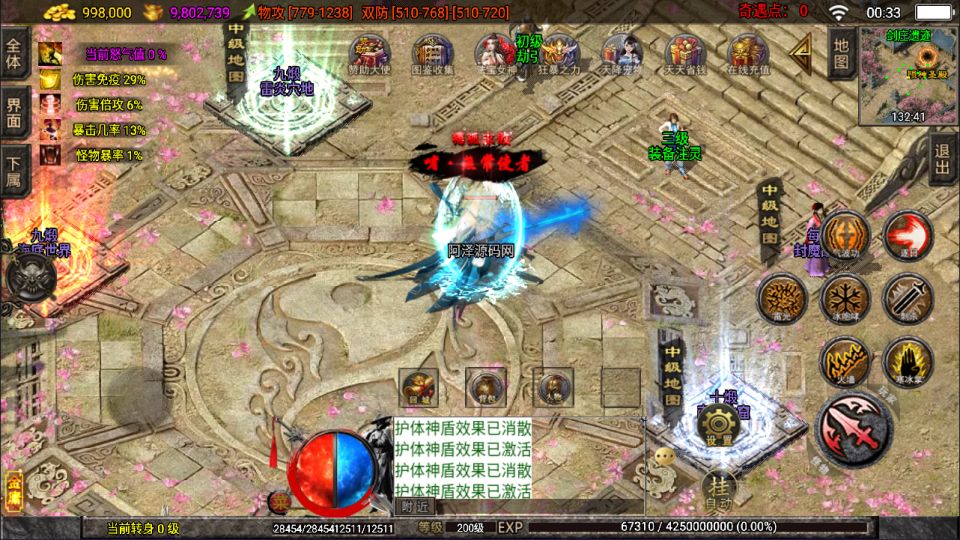Image resolution: width=960 pixels, height=540 pixels.
Task: Select the 下属 side tab
Action: [x=15, y=171]
